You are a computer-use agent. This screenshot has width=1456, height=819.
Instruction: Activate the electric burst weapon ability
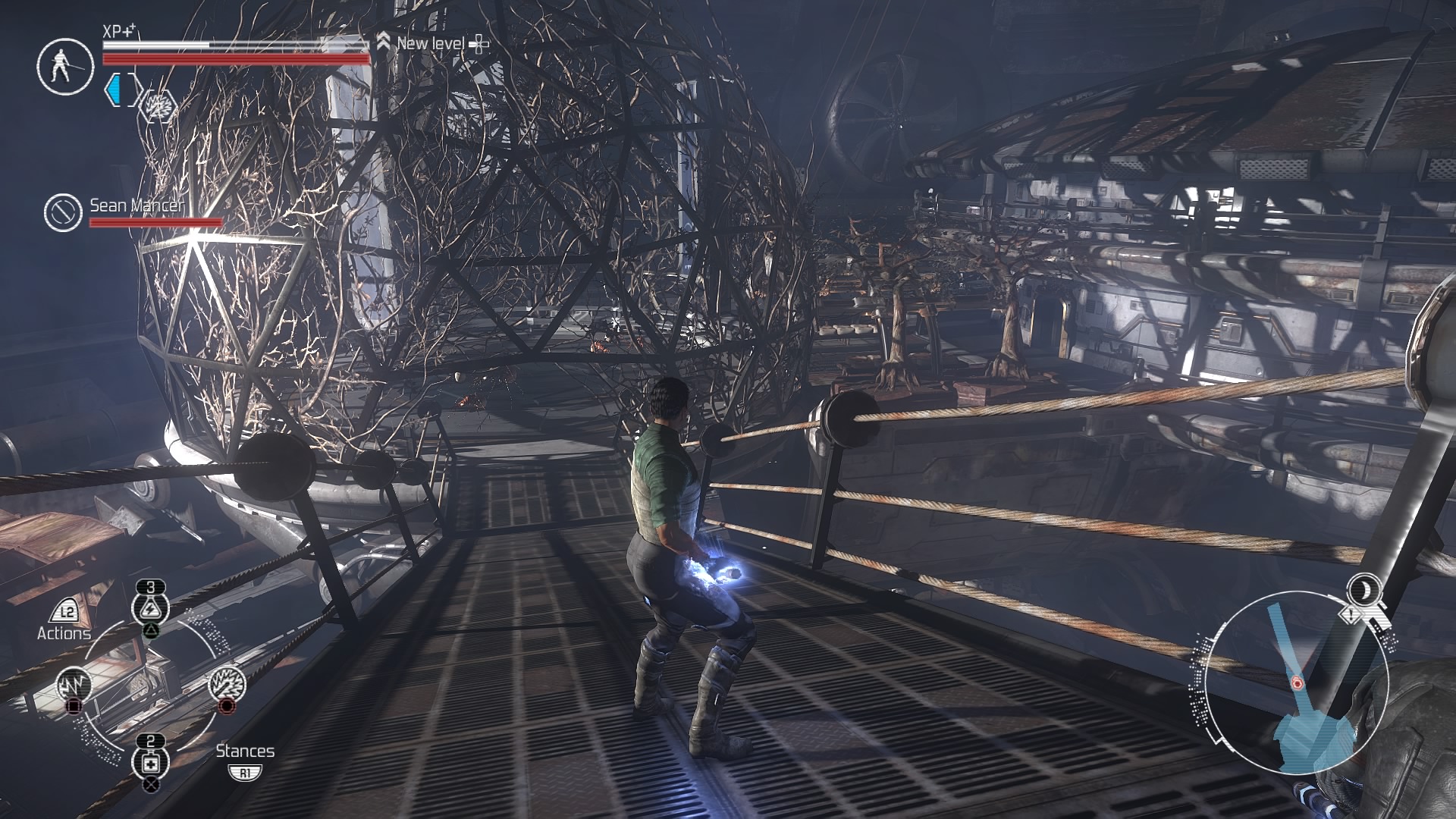tap(227, 686)
